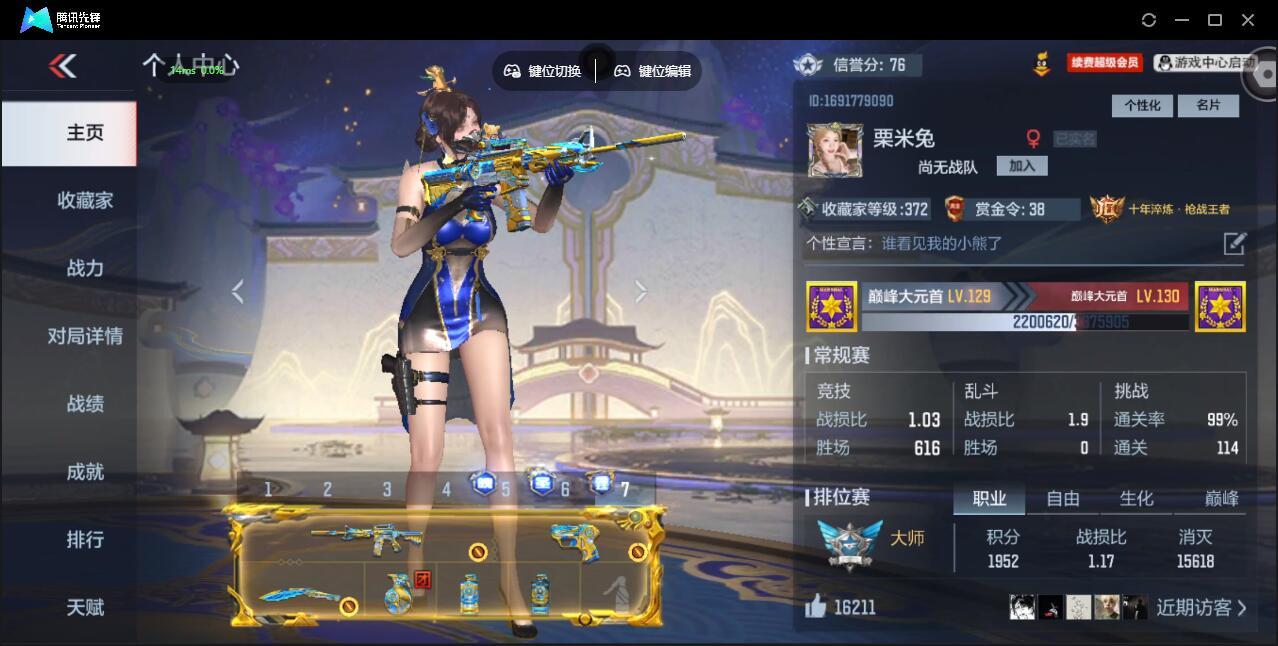Open the 成就 section
This screenshot has width=1278, height=646.
pyautogui.click(x=85, y=472)
